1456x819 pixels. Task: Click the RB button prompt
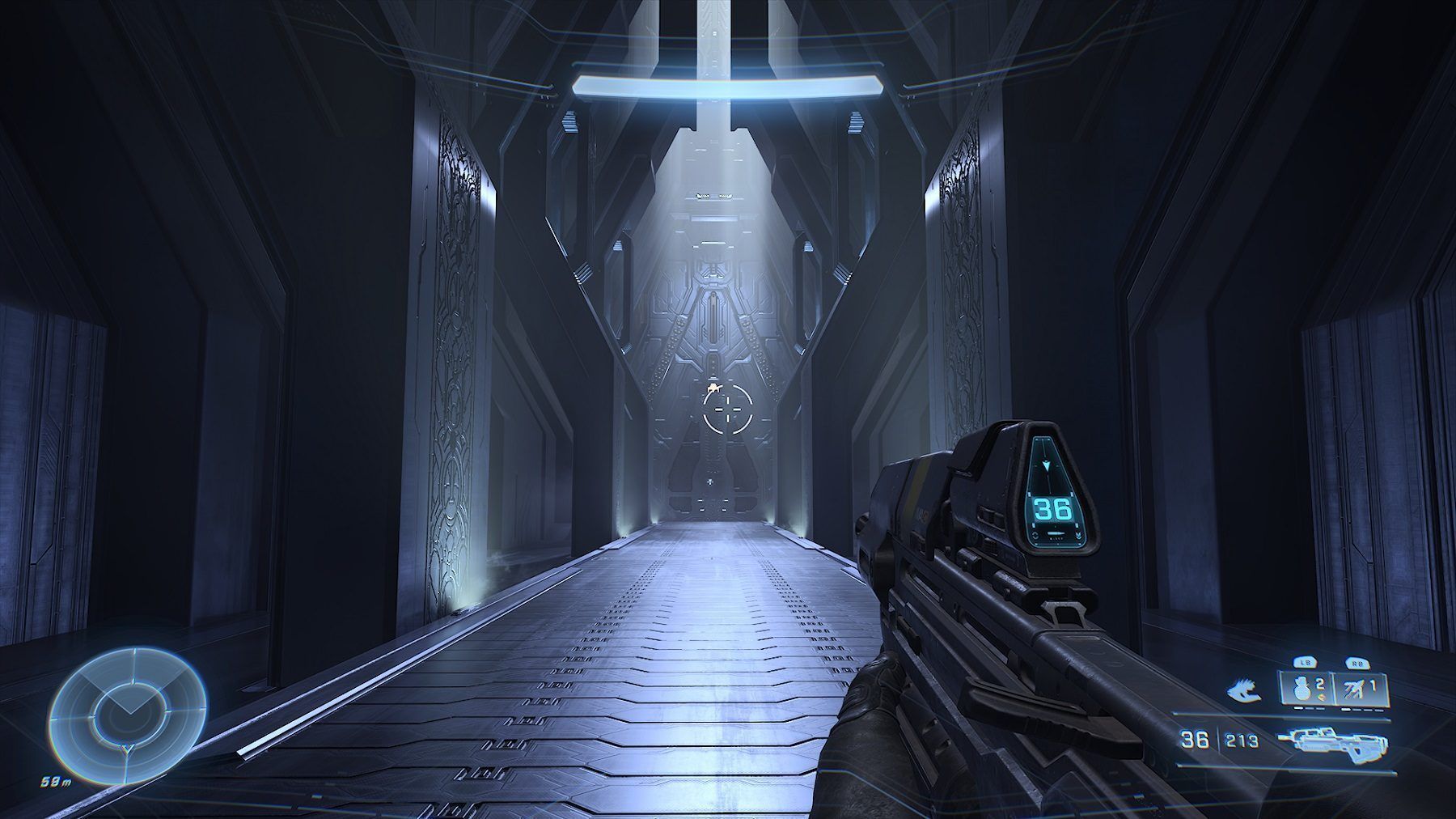click(x=1359, y=663)
